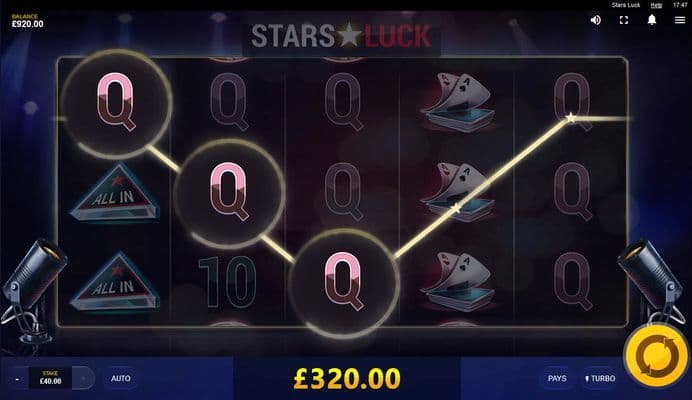
Task: Increase the stake with the plus button
Action: click(85, 379)
